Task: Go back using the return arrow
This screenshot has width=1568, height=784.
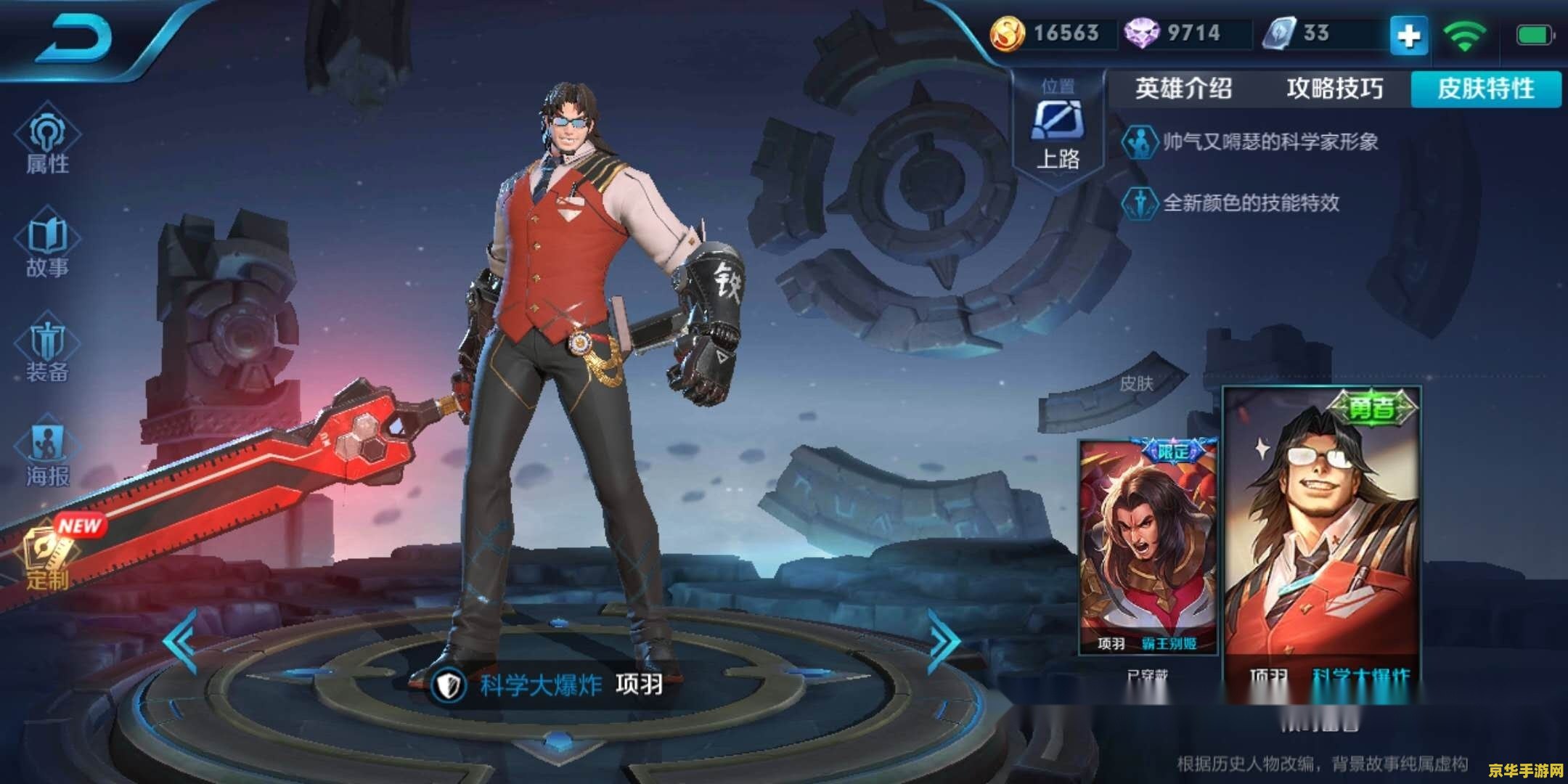Action: pos(76,38)
